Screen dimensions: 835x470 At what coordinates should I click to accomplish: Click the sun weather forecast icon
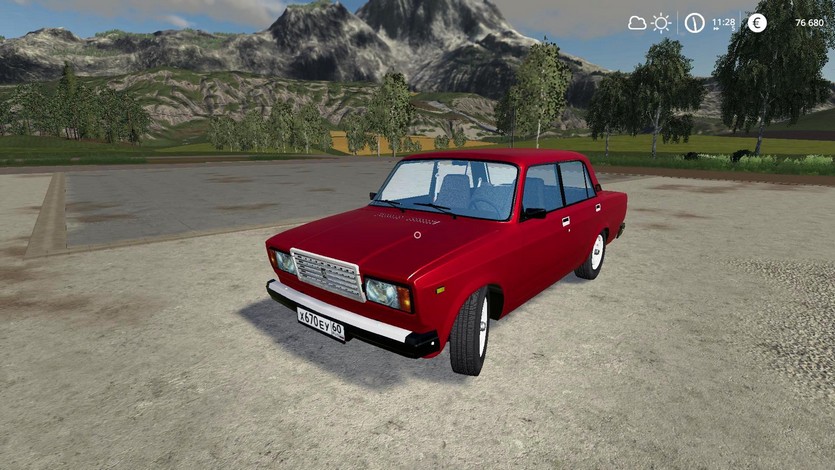point(661,23)
